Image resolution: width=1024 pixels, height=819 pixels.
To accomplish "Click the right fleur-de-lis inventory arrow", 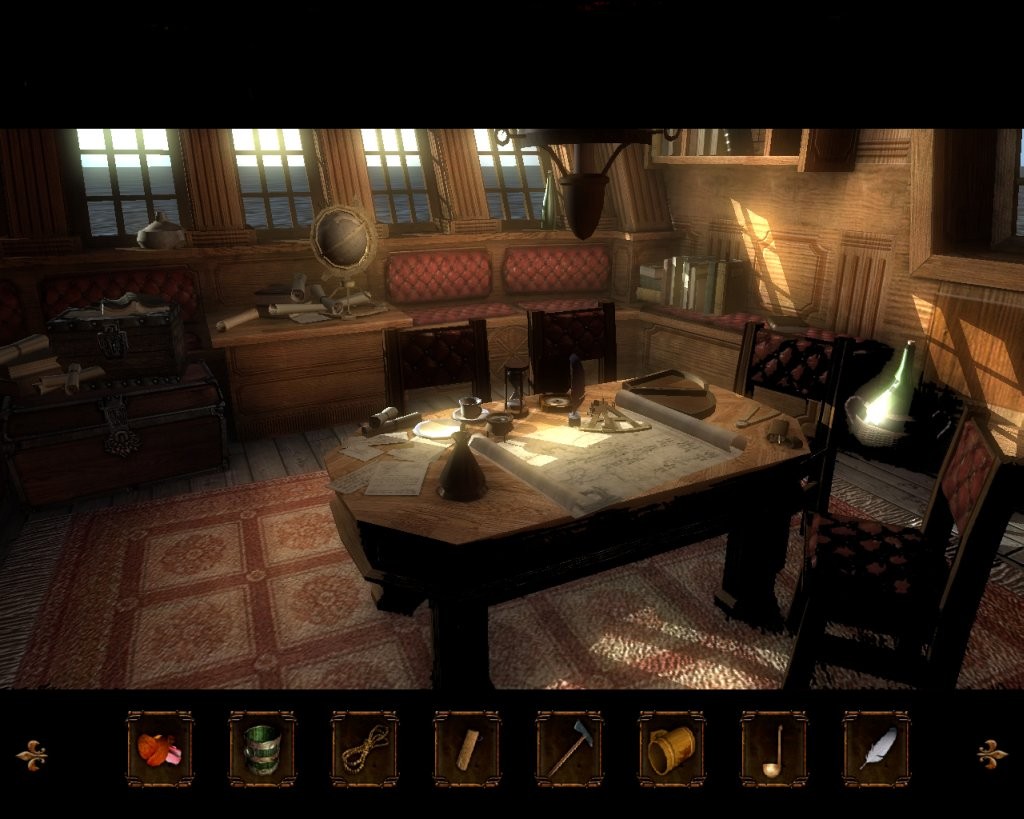I will point(992,754).
